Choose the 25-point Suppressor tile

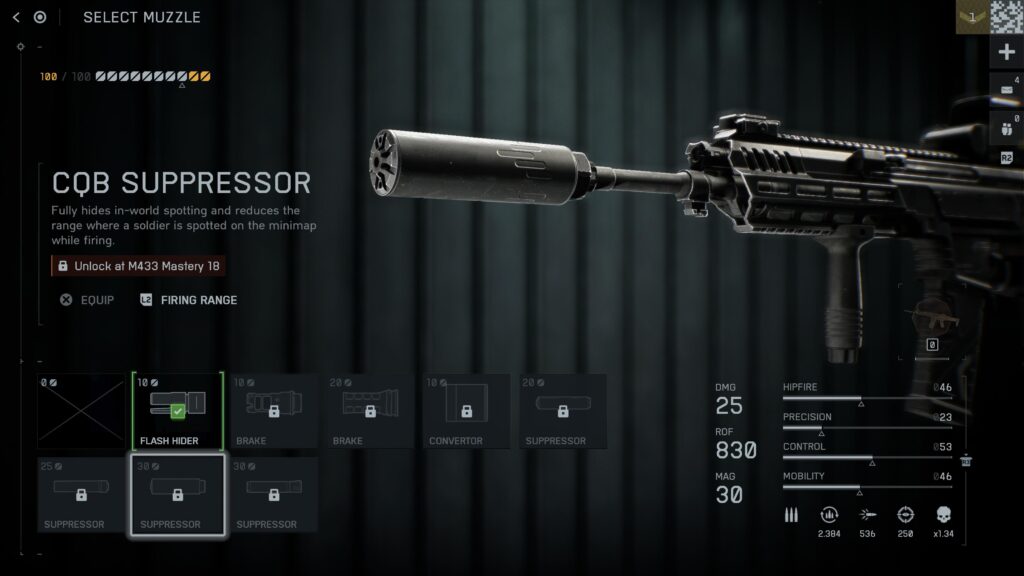[82, 494]
